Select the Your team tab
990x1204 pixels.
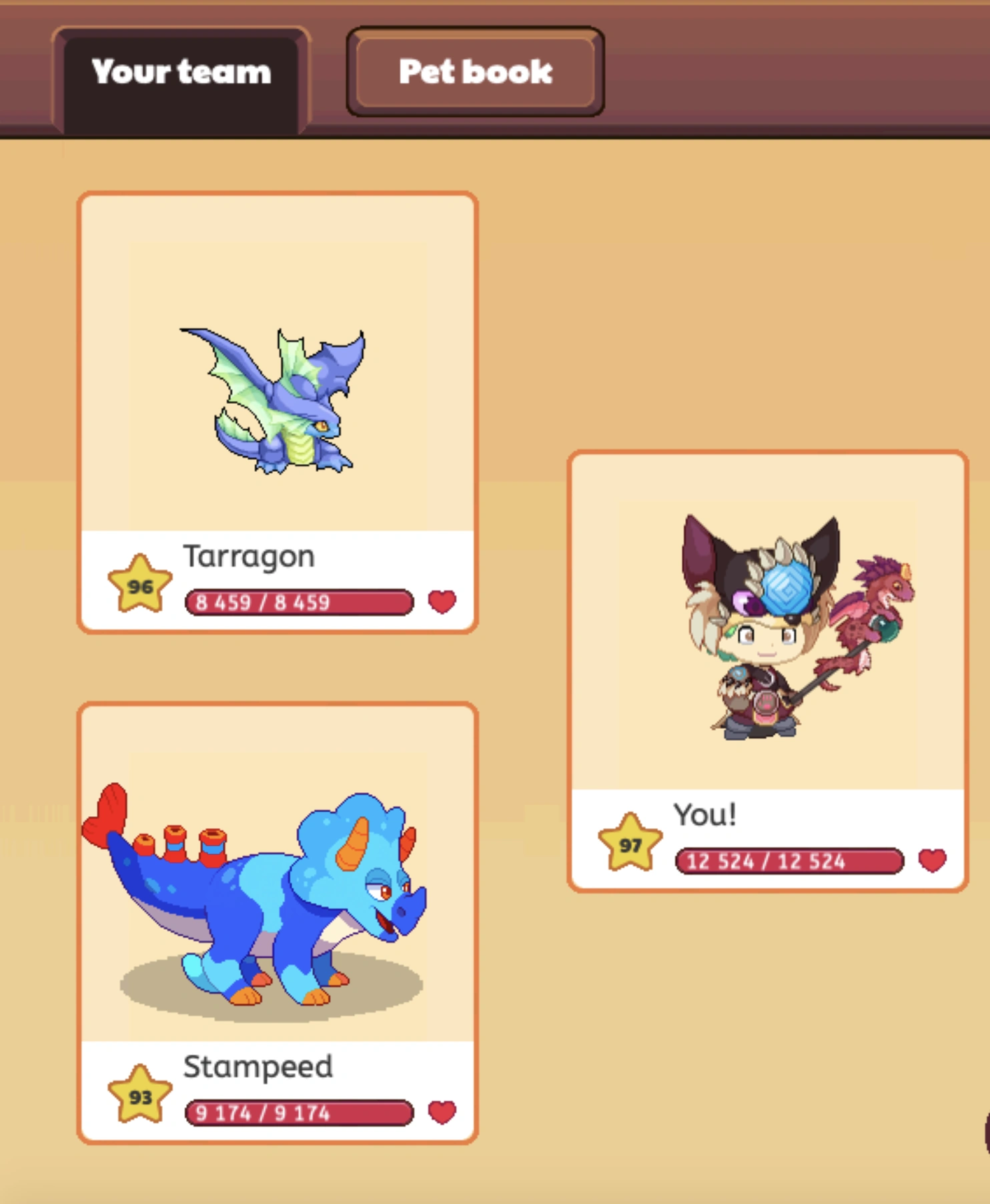pyautogui.click(x=181, y=72)
